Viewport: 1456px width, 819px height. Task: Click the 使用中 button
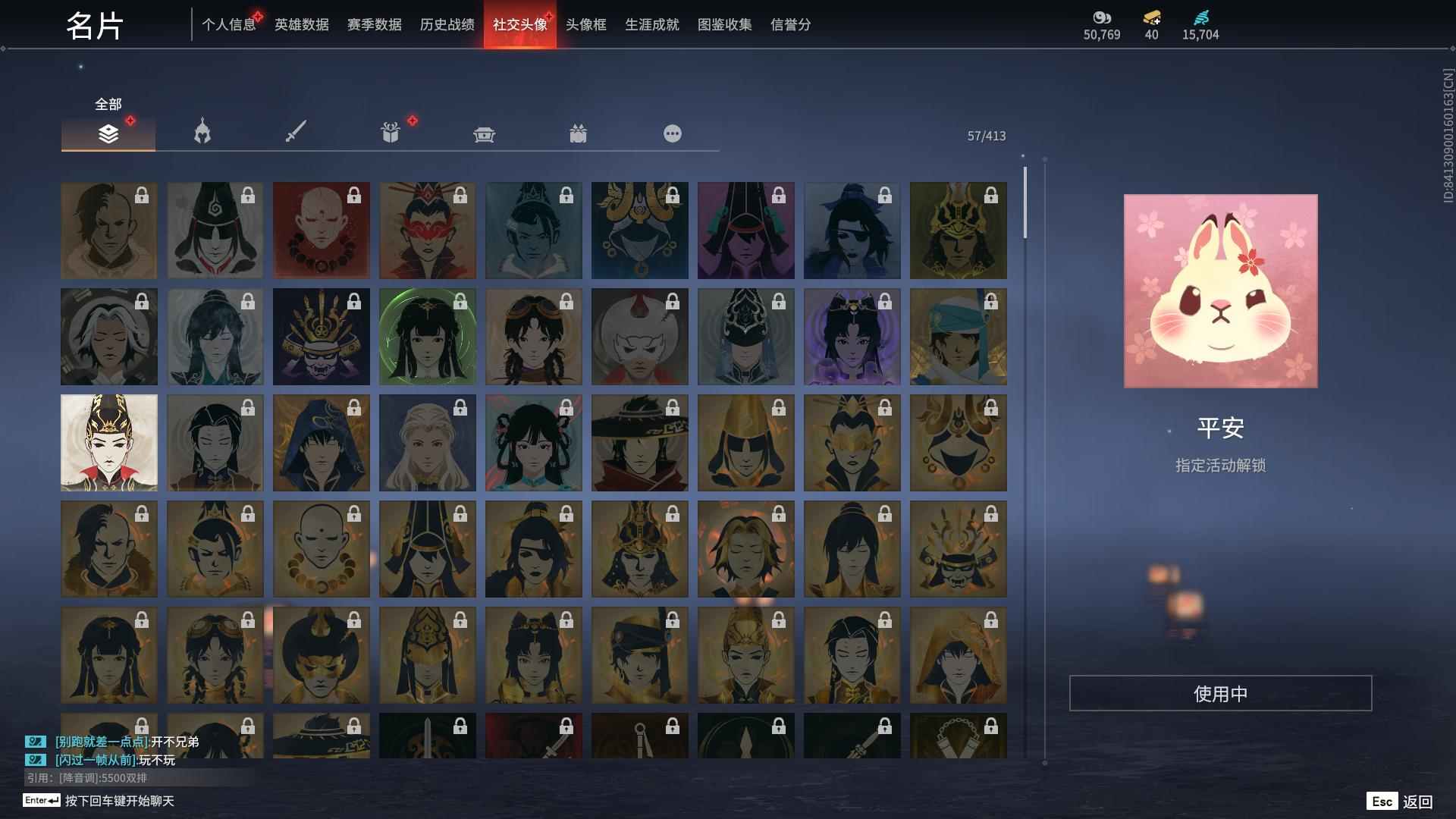(x=1221, y=692)
